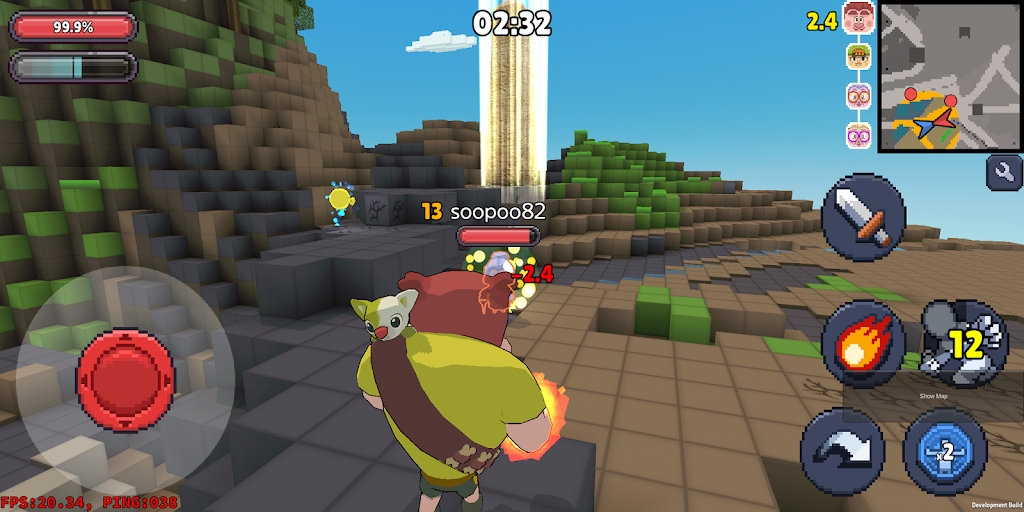Tap the curved arrow jump button
Screen dimensions: 1024x512
pos(842,451)
